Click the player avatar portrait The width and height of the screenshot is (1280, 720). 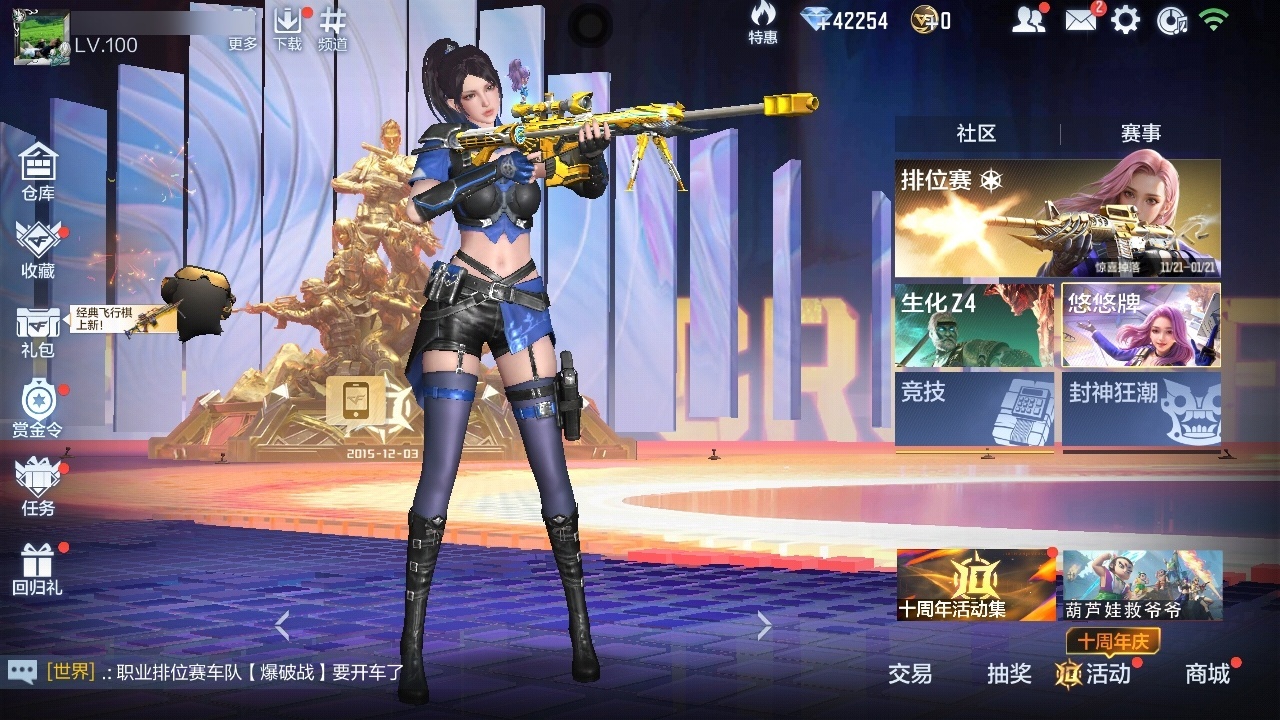(x=41, y=37)
